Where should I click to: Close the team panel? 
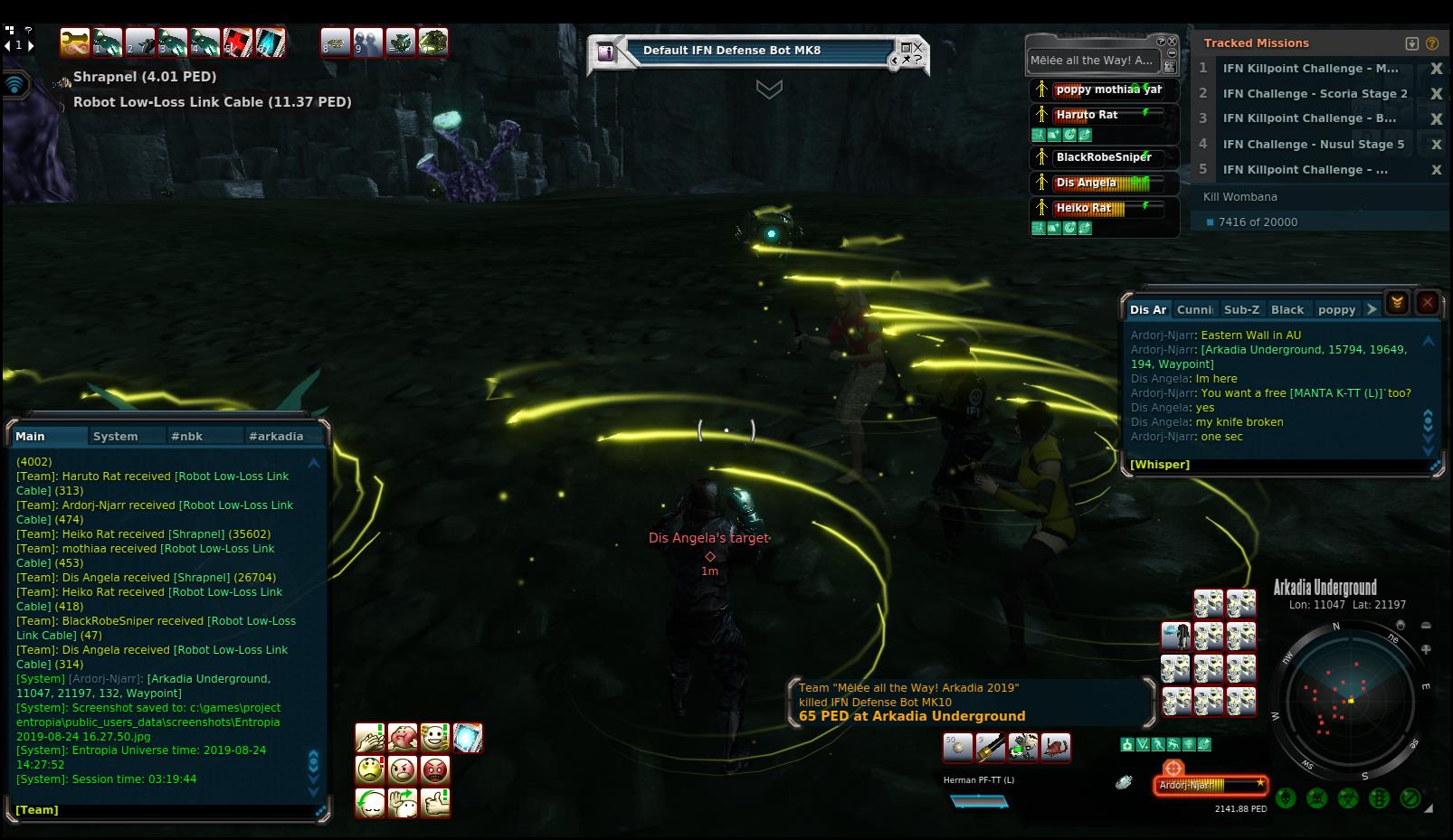tap(1173, 42)
